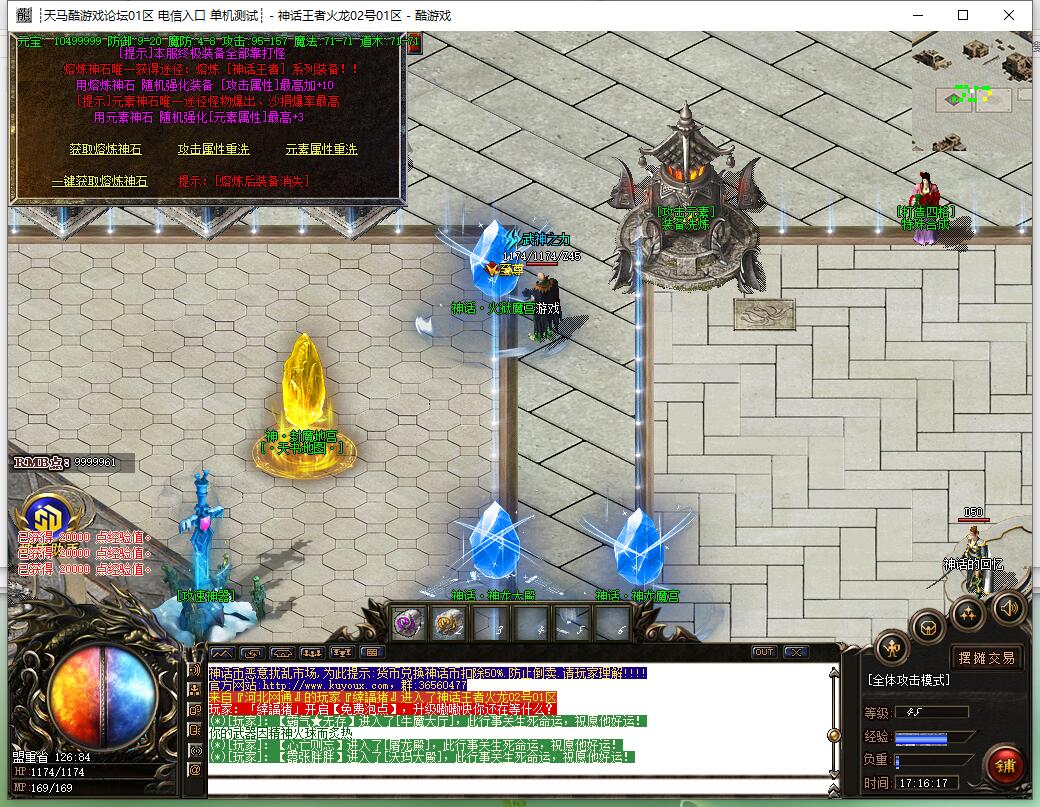Screen dimensions: 1040x807
Task: Open the red 铺 shop button
Action: pos(1003,765)
